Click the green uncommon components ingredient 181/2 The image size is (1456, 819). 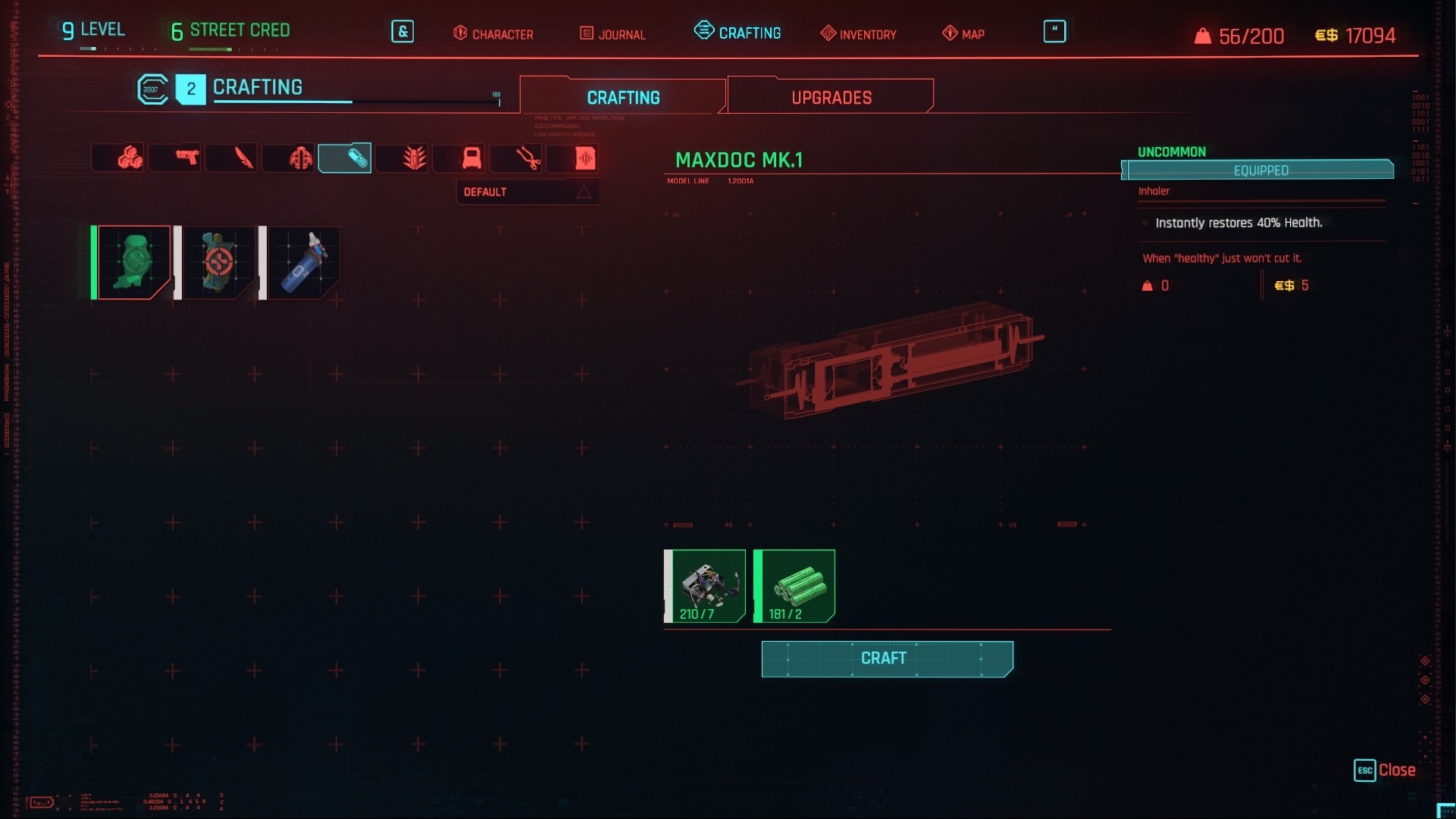coord(794,586)
